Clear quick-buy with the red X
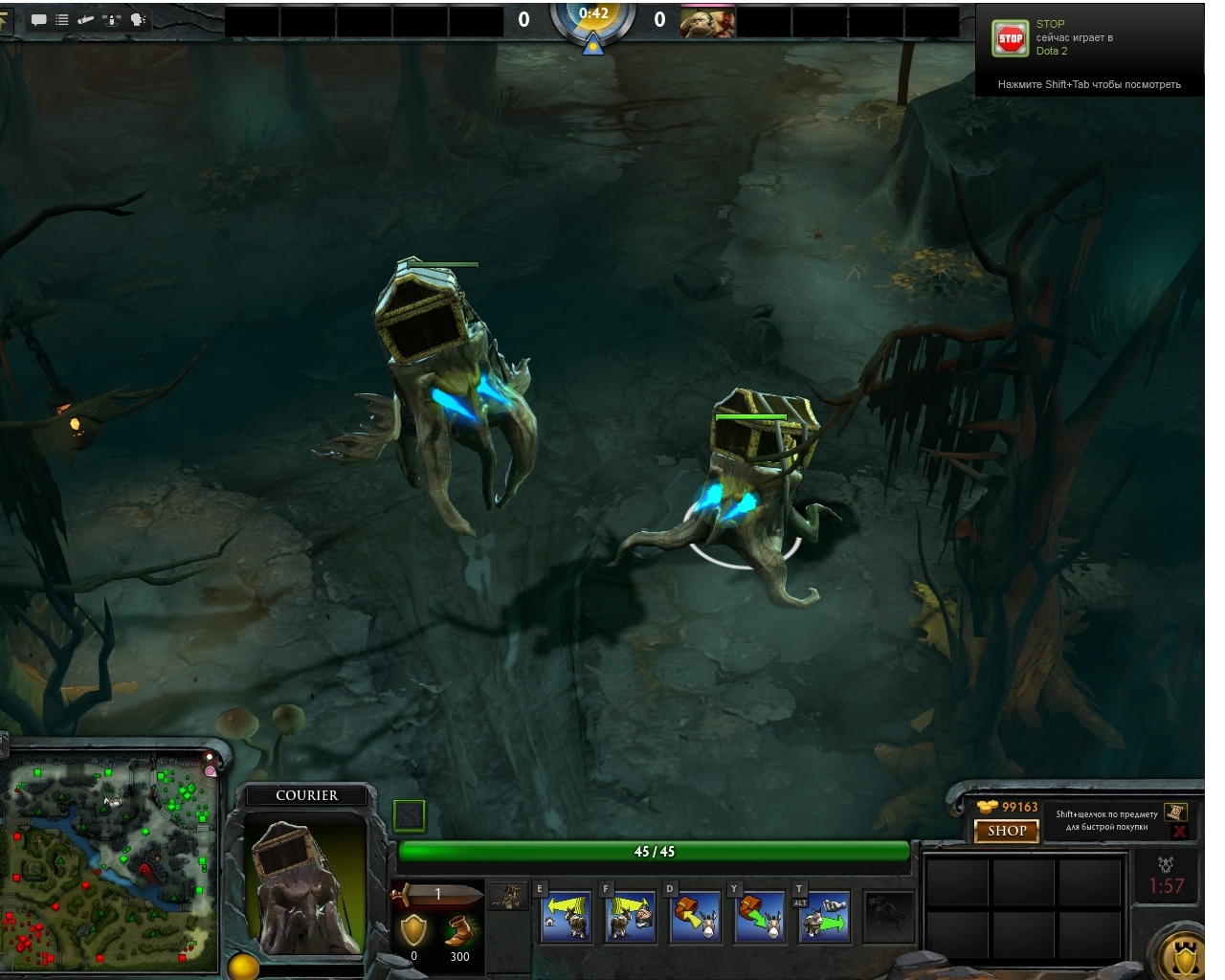The height and width of the screenshot is (980, 1225). pos(1179,832)
